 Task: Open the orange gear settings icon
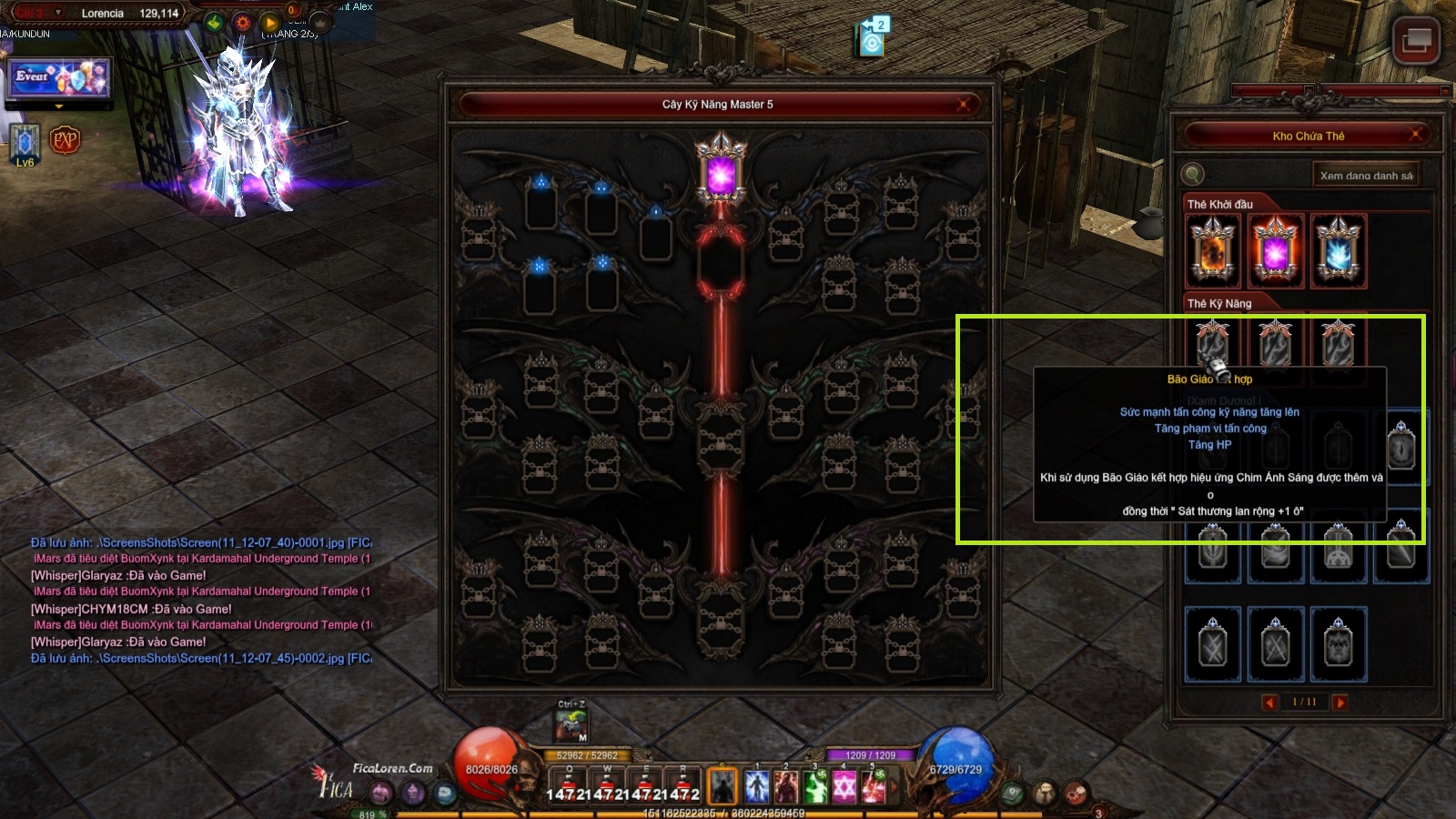(242, 23)
